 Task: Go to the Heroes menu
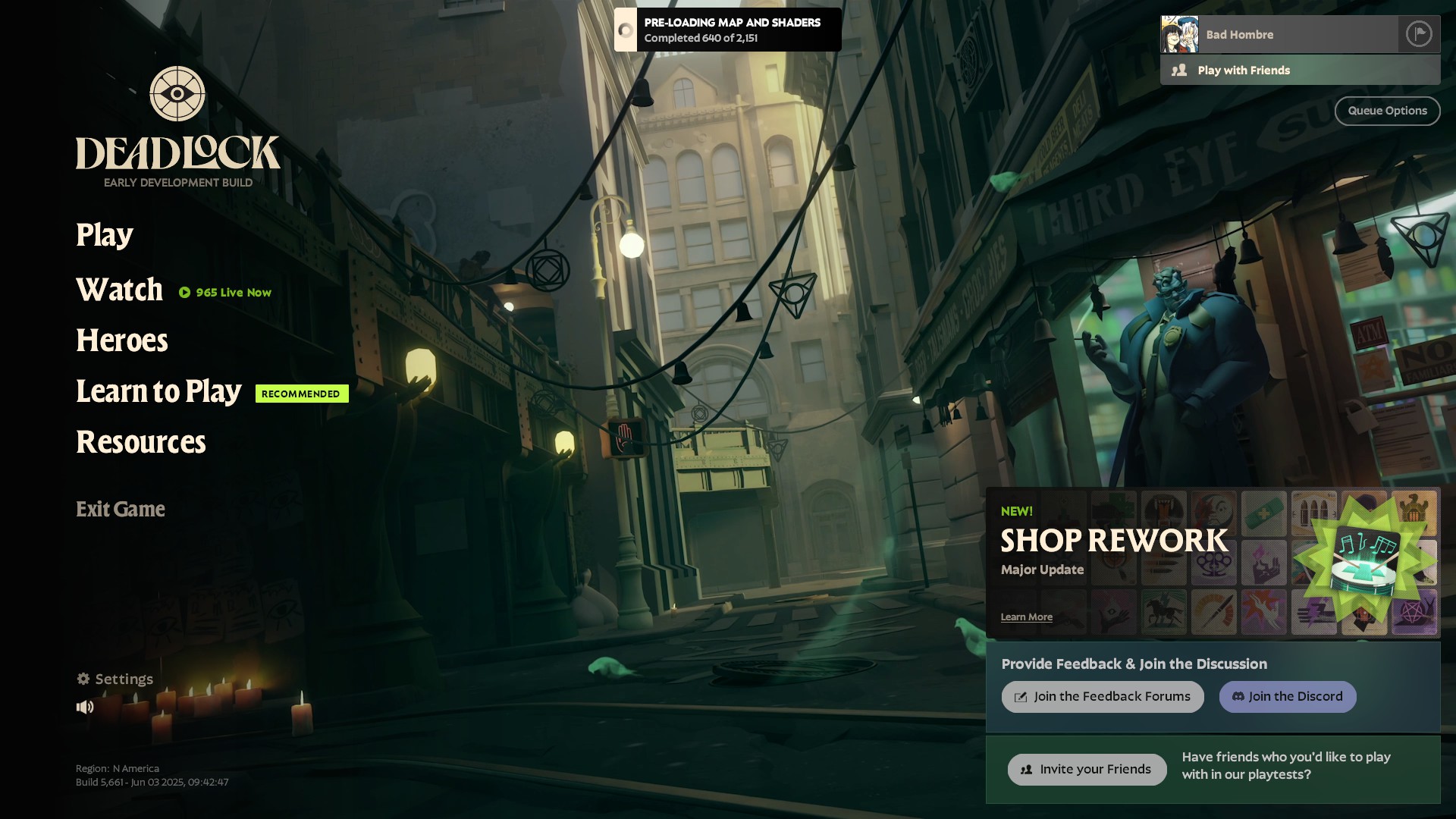(x=122, y=340)
